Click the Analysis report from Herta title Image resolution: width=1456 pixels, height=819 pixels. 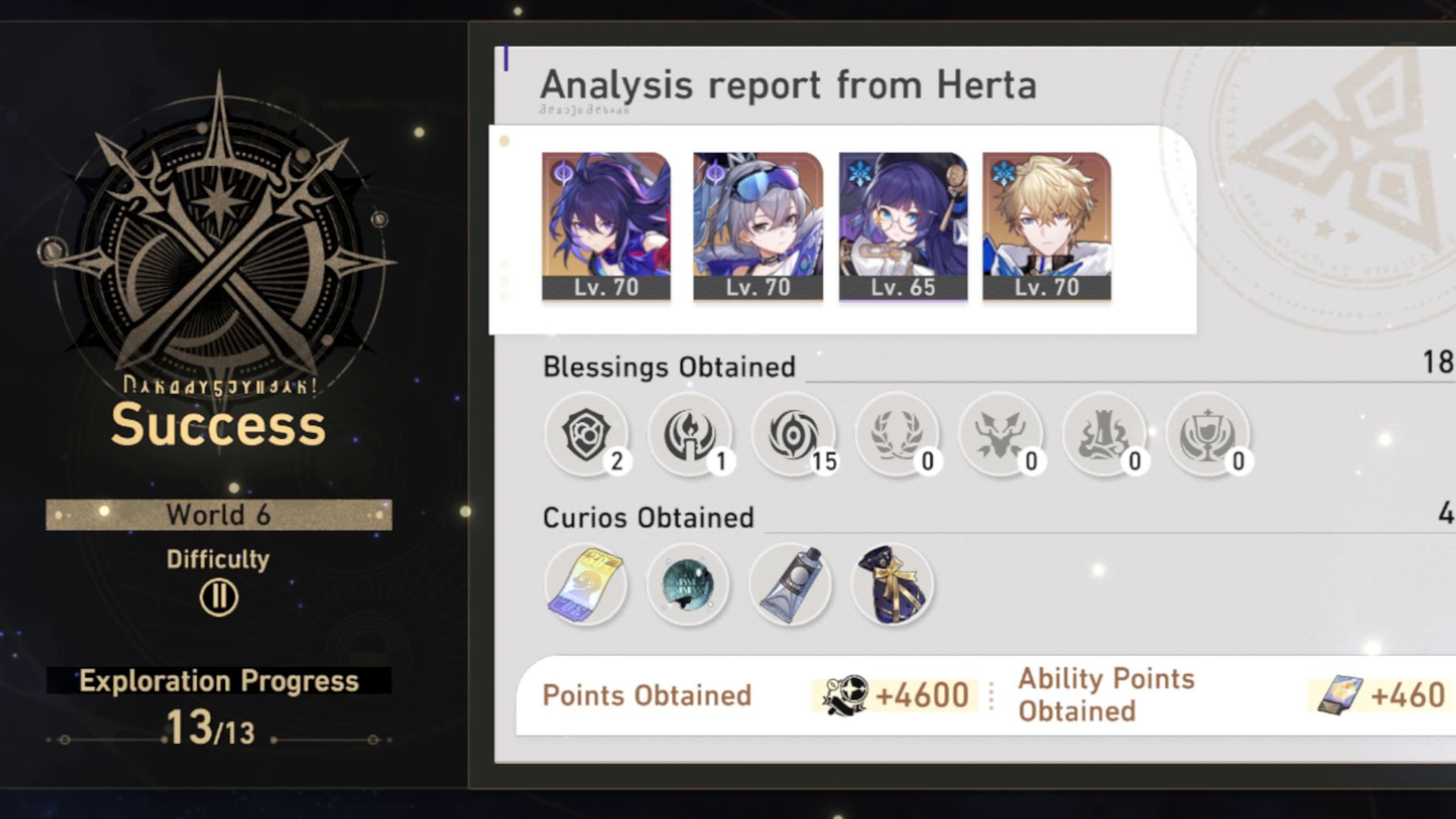click(789, 85)
